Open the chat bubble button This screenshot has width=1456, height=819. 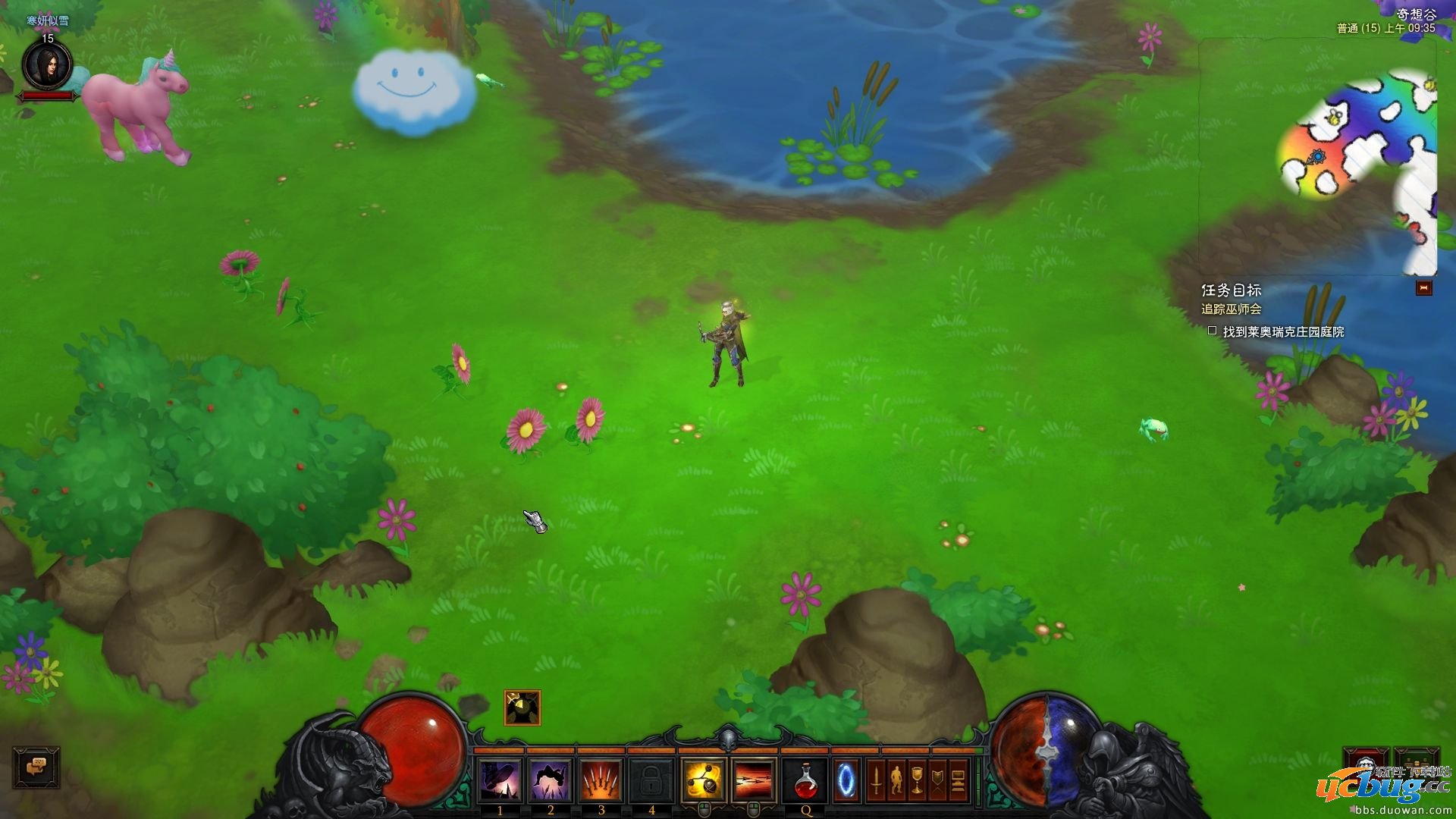(x=36, y=767)
